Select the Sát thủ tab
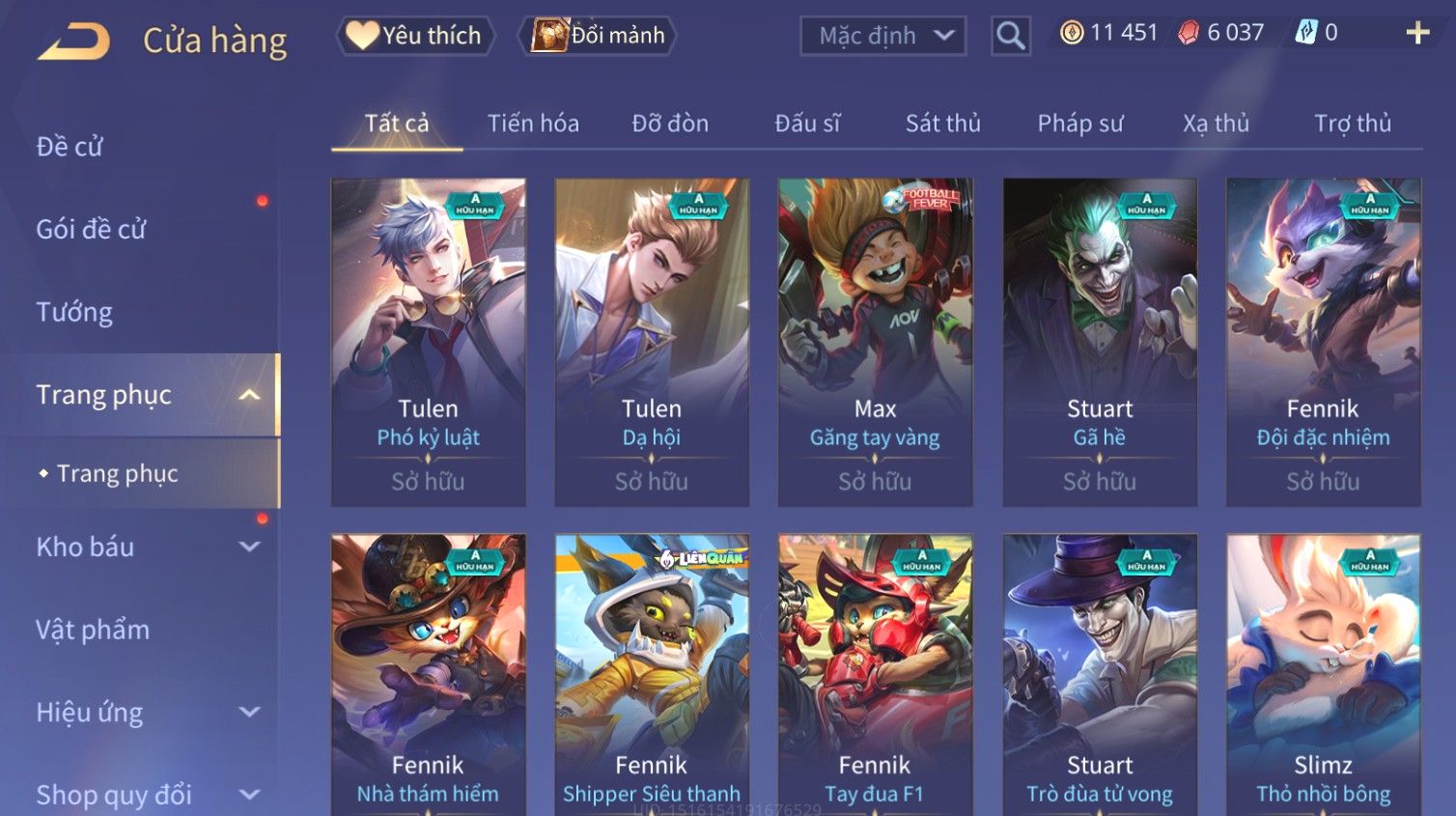This screenshot has width=1456, height=816. click(x=942, y=124)
